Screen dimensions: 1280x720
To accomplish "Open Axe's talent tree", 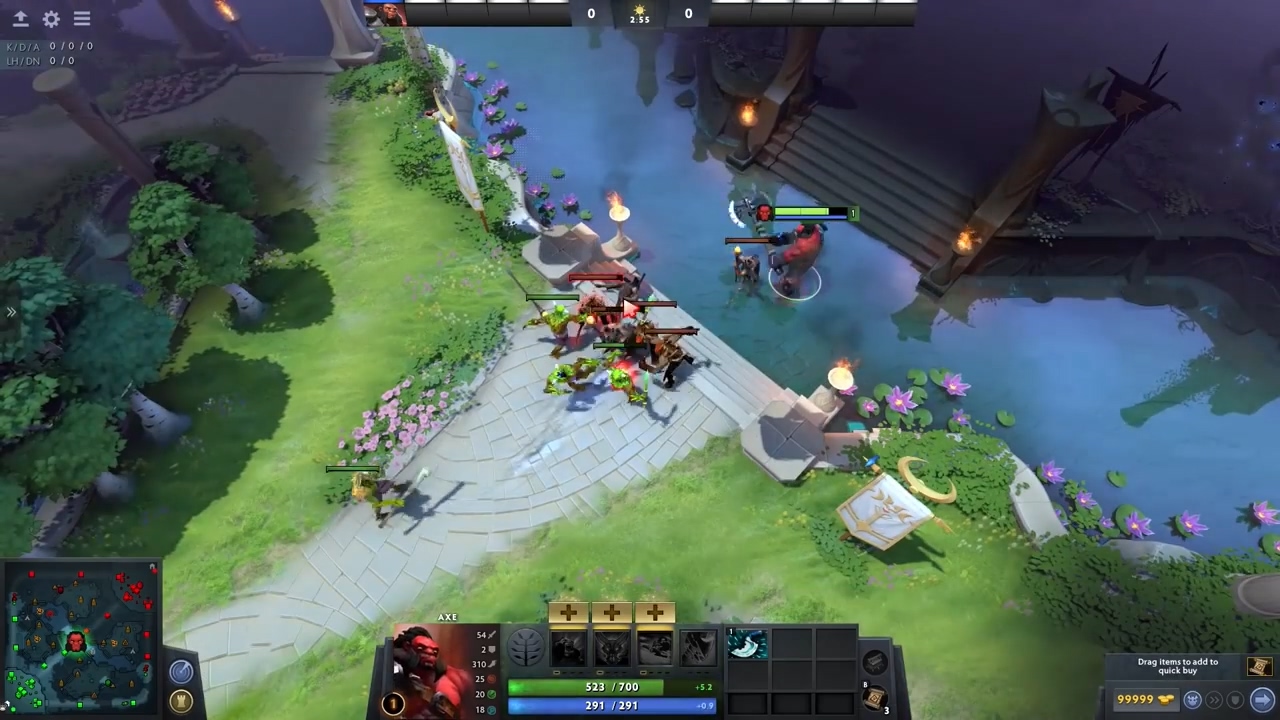I will pos(525,648).
